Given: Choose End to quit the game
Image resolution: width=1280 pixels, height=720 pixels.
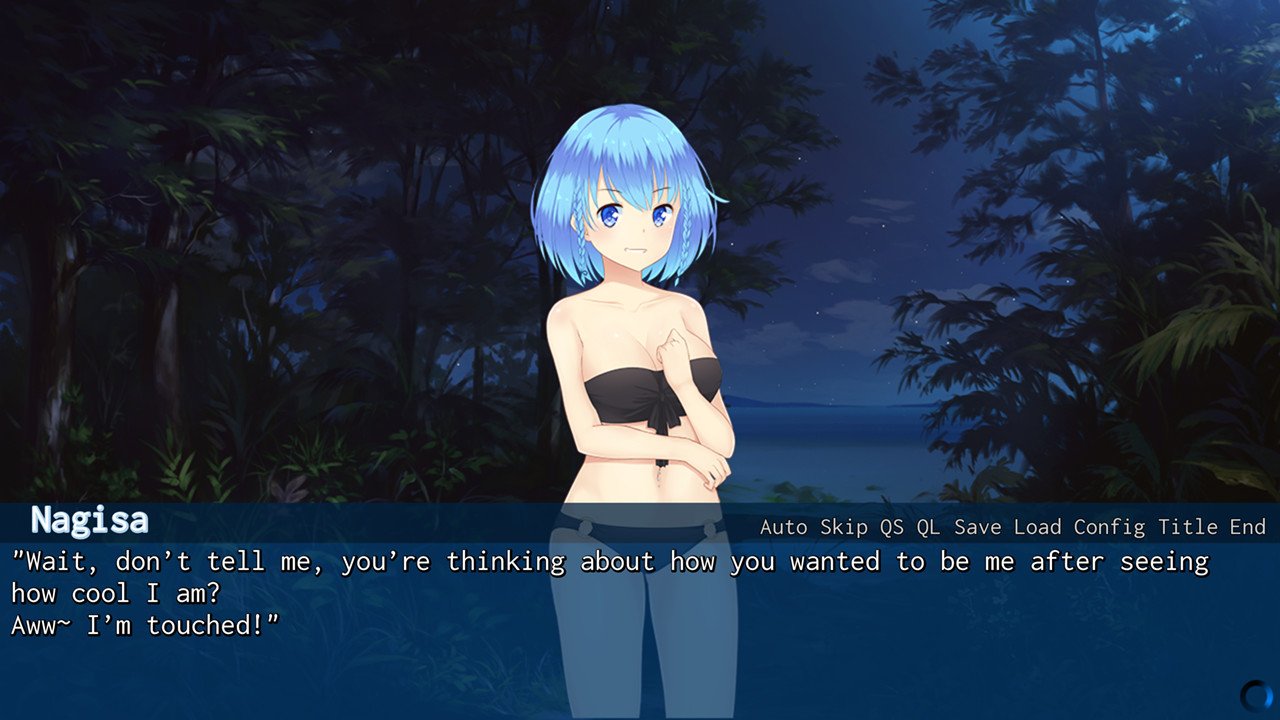Looking at the screenshot, I should point(1247,527).
